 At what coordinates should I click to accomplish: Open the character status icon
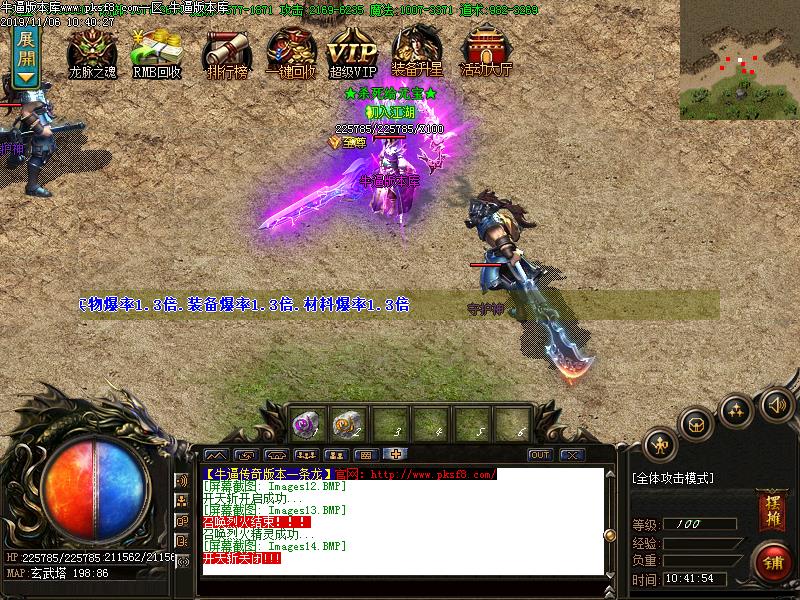click(660, 444)
